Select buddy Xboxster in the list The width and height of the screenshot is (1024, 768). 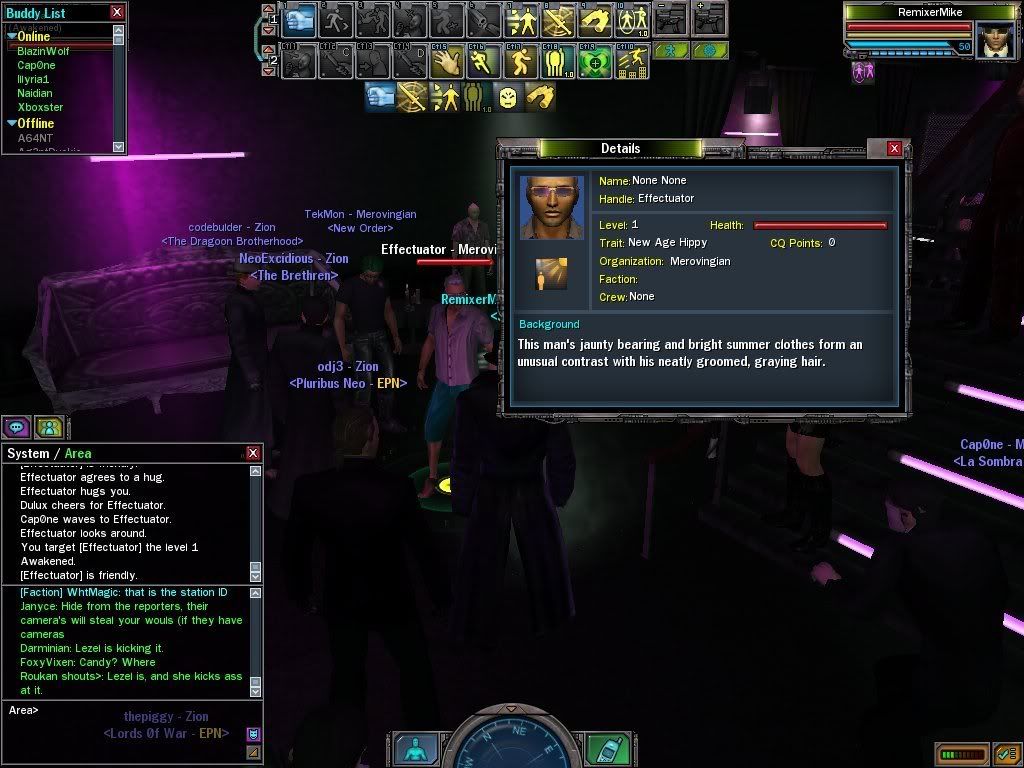40,107
